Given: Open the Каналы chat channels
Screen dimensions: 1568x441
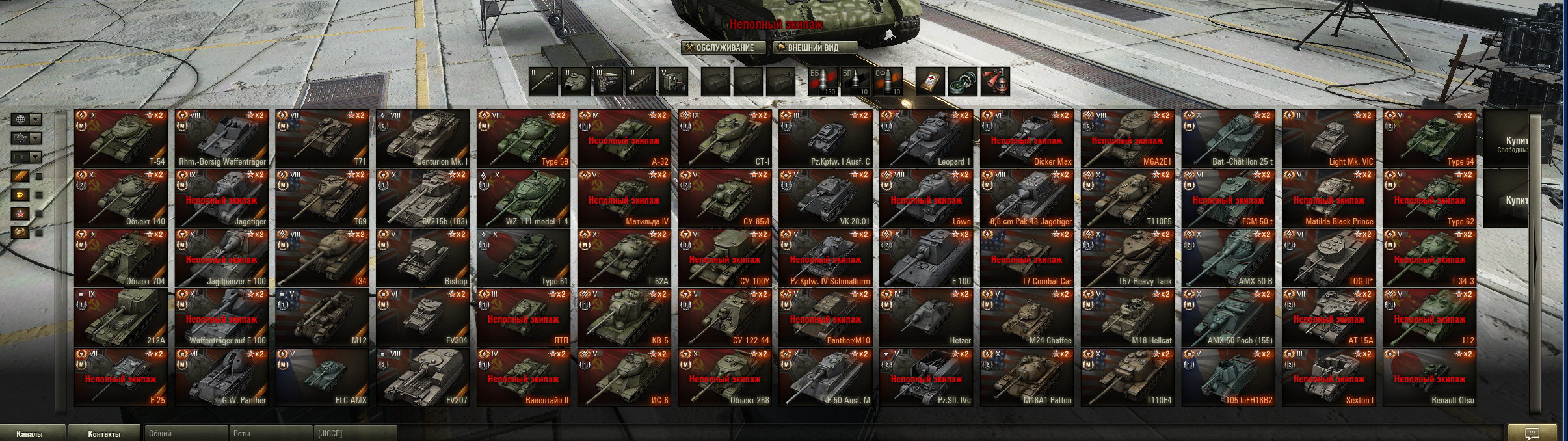Looking at the screenshot, I should [x=30, y=434].
